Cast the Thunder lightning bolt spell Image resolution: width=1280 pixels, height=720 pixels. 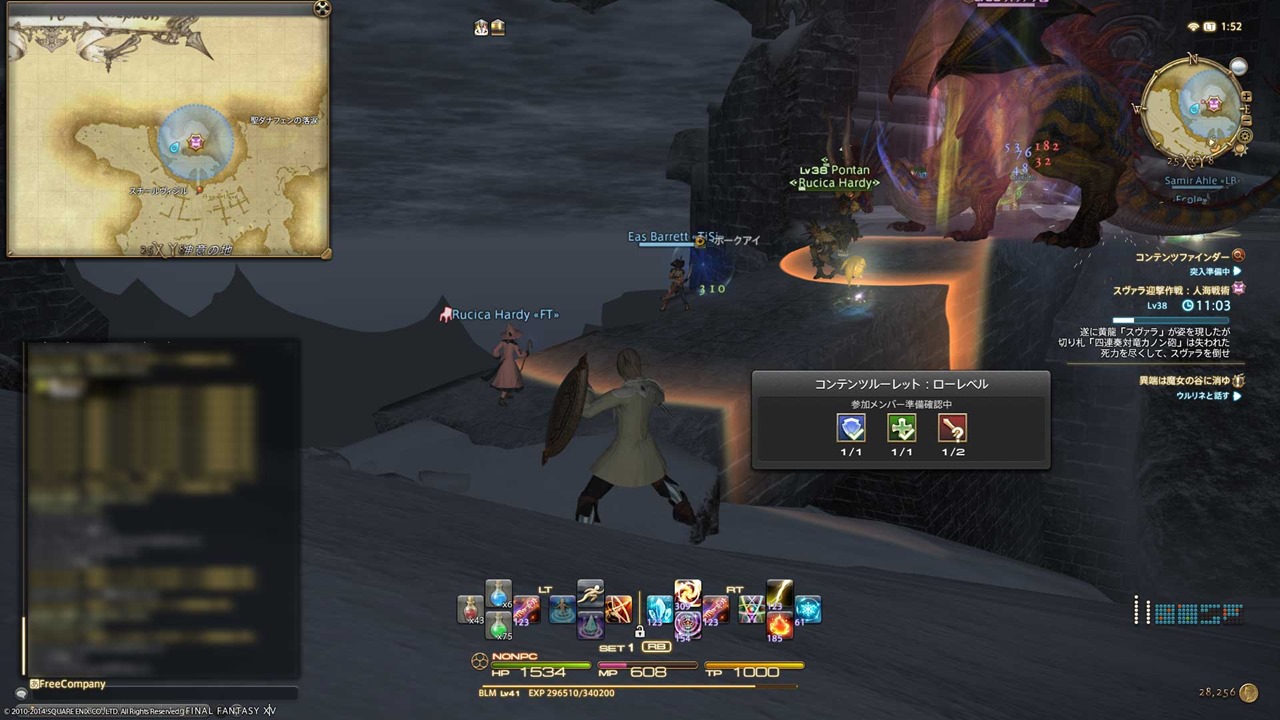[x=779, y=593]
